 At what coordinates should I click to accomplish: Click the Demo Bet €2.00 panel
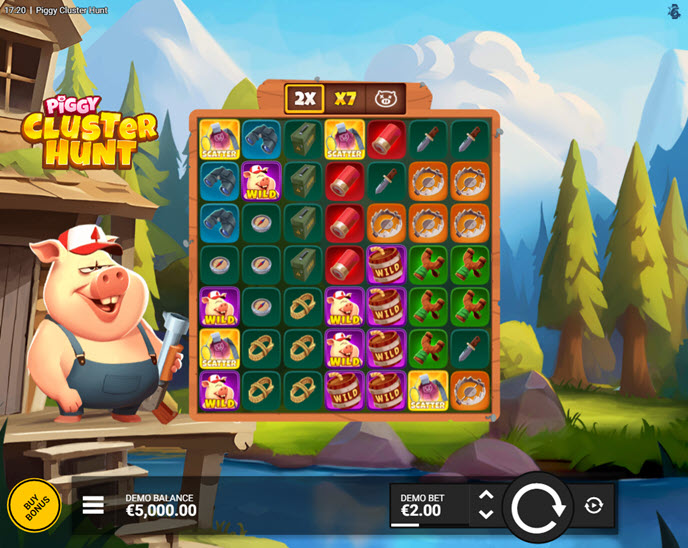[x=428, y=505]
